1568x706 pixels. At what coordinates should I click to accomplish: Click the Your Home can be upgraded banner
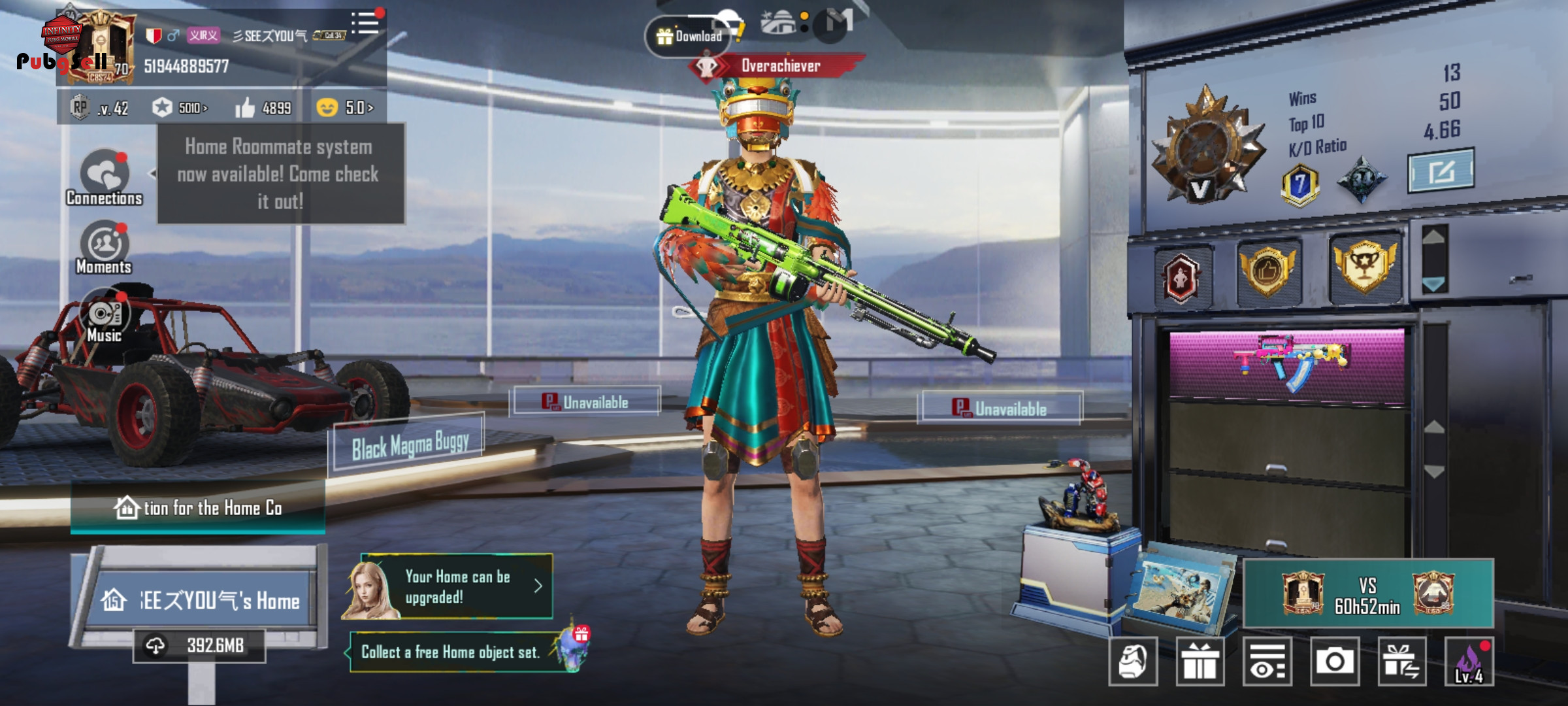tap(457, 586)
